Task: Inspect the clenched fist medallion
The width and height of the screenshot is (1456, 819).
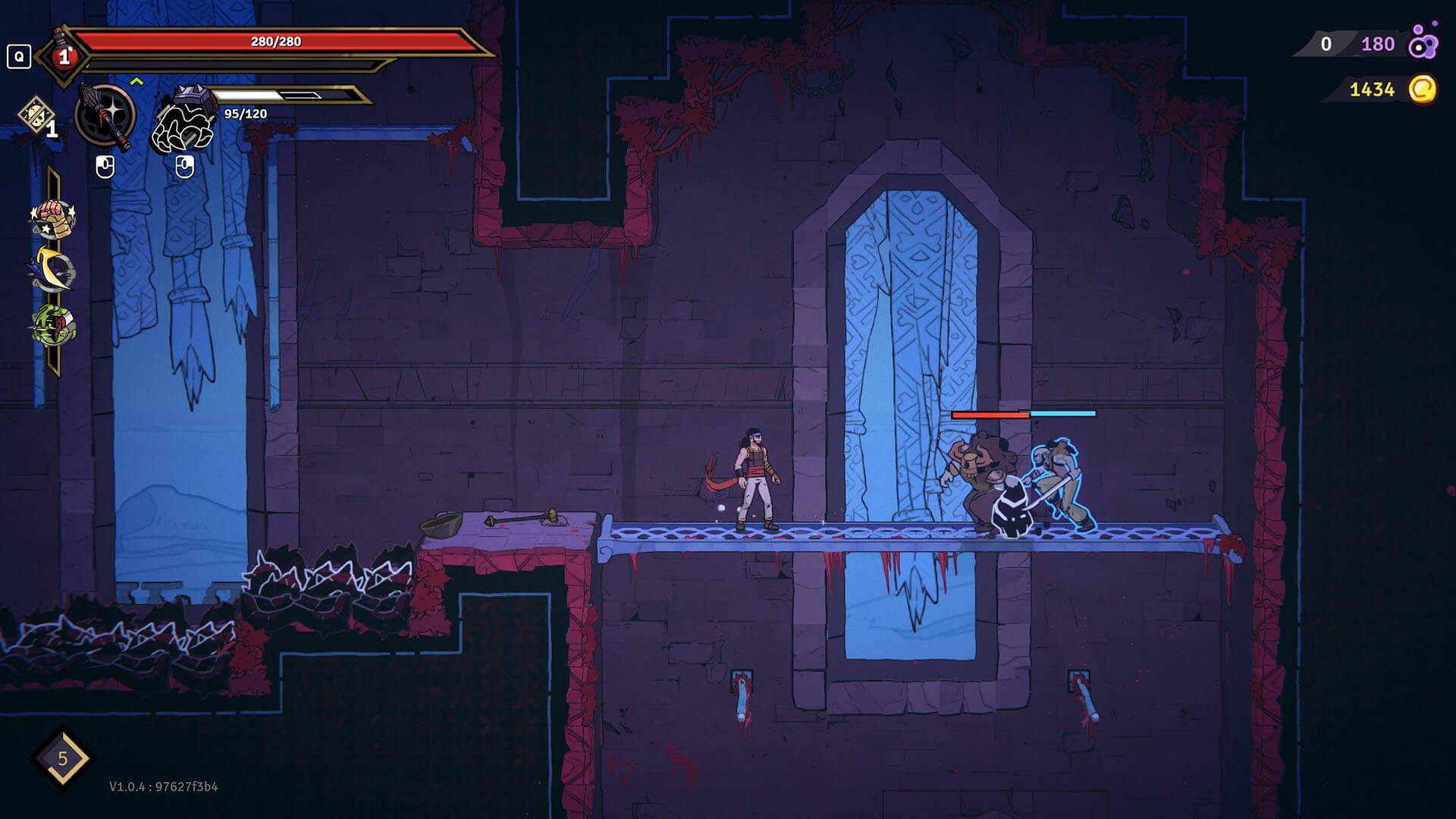Action: click(52, 218)
